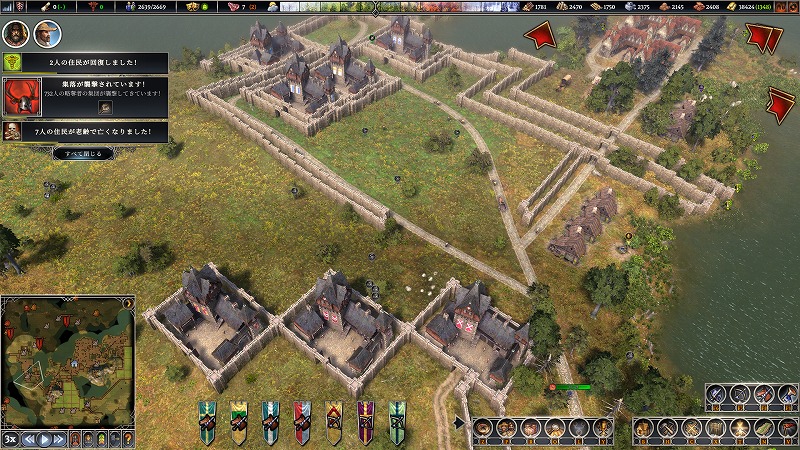Jump to the attack location from the notification
The height and width of the screenshot is (450, 800).
click(x=105, y=107)
